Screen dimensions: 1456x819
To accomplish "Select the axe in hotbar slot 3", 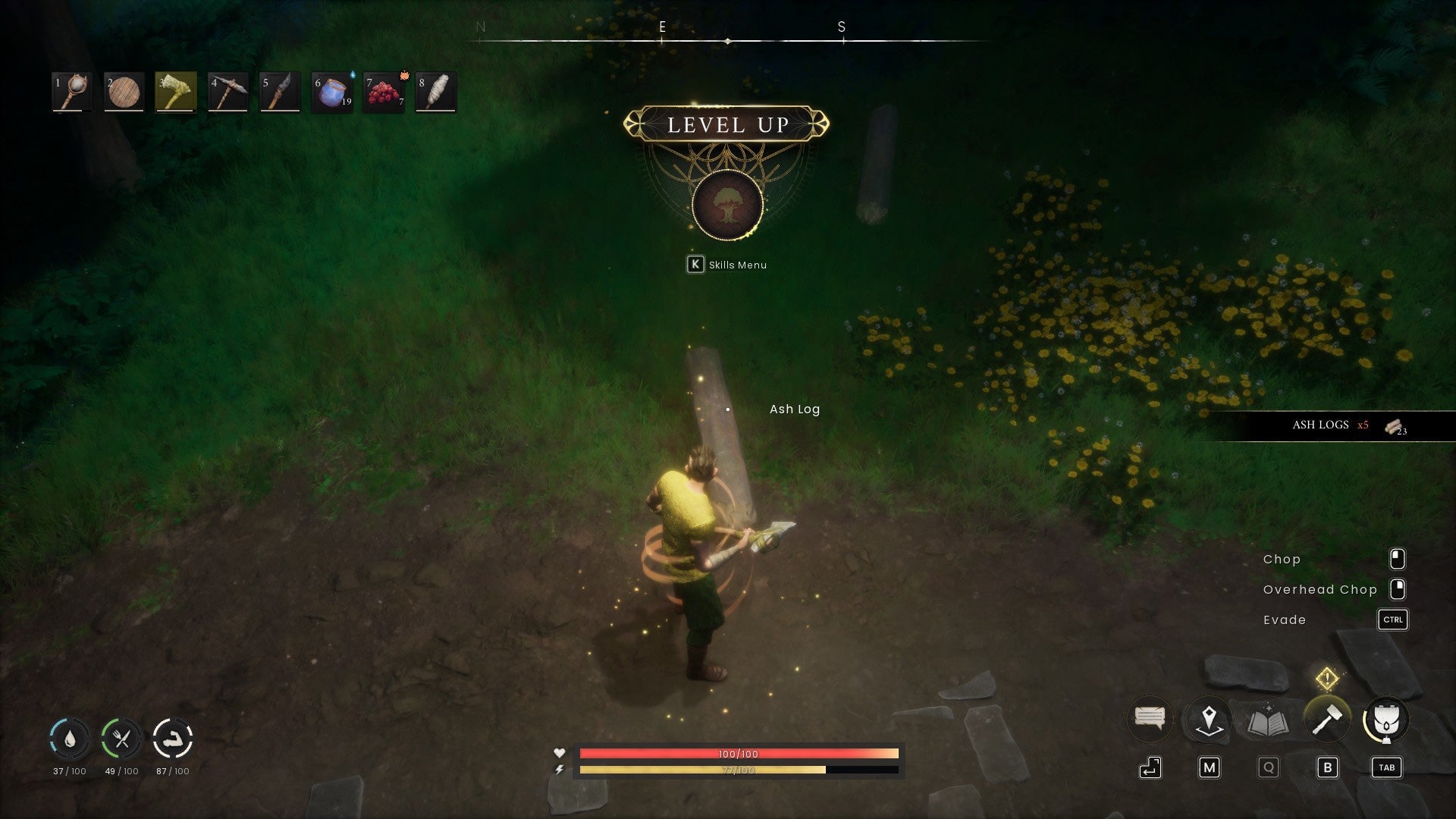I will coord(176,90).
